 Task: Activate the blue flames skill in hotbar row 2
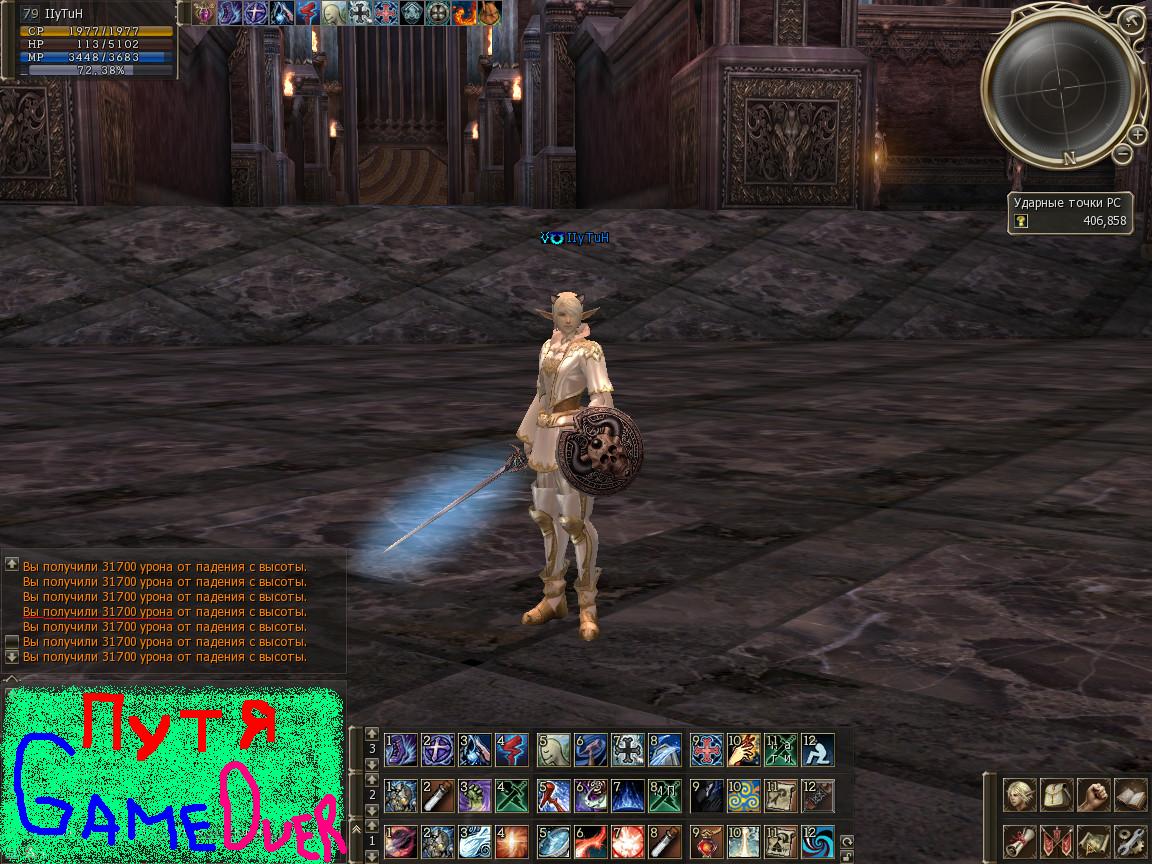click(629, 795)
